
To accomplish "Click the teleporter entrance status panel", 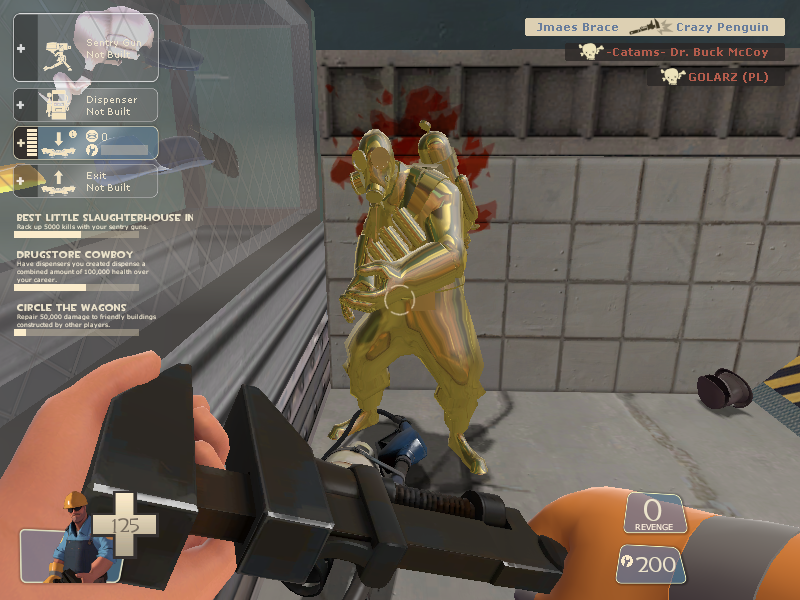I will [86, 142].
